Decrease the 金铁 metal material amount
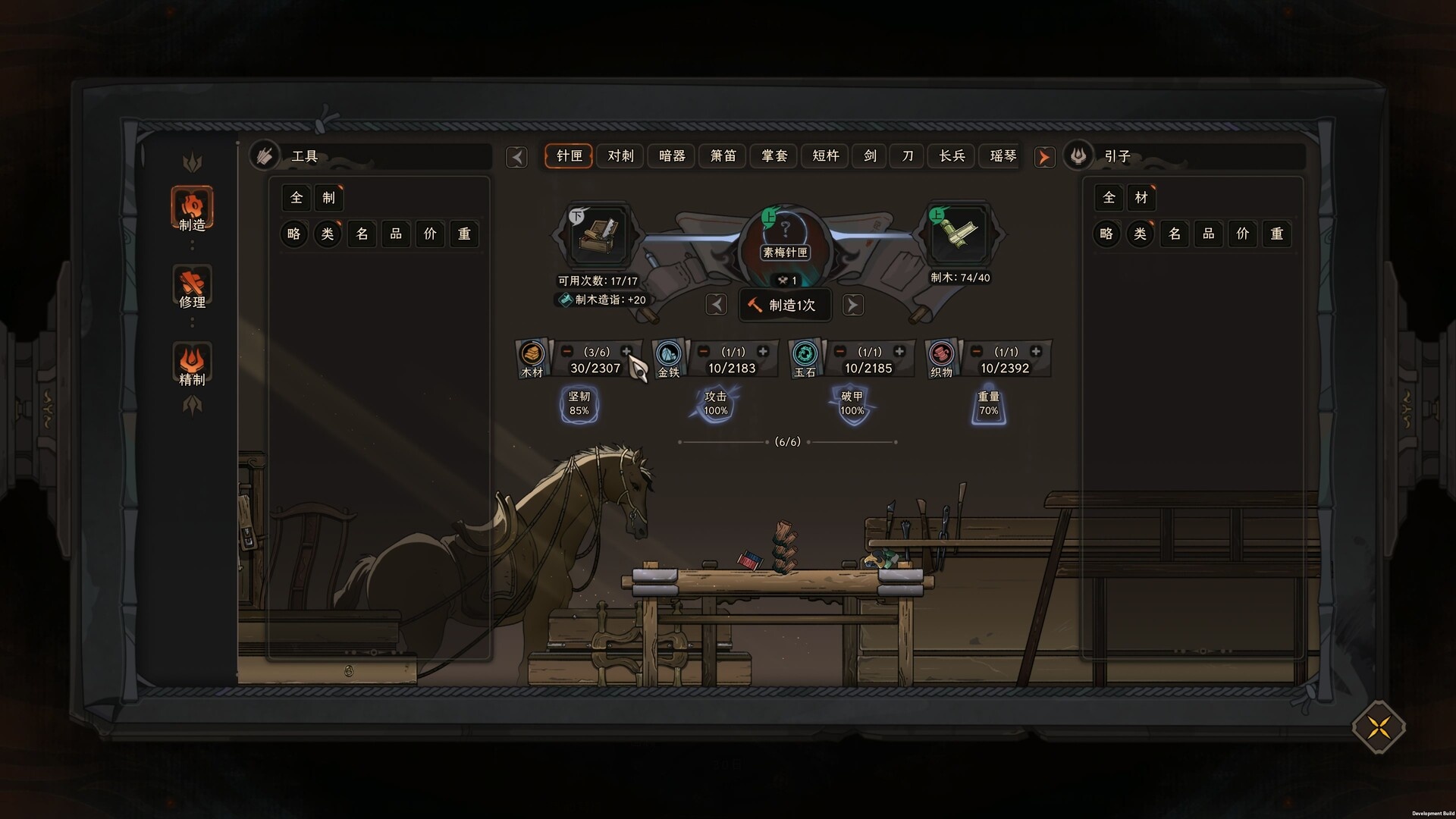1456x819 pixels. coord(704,352)
